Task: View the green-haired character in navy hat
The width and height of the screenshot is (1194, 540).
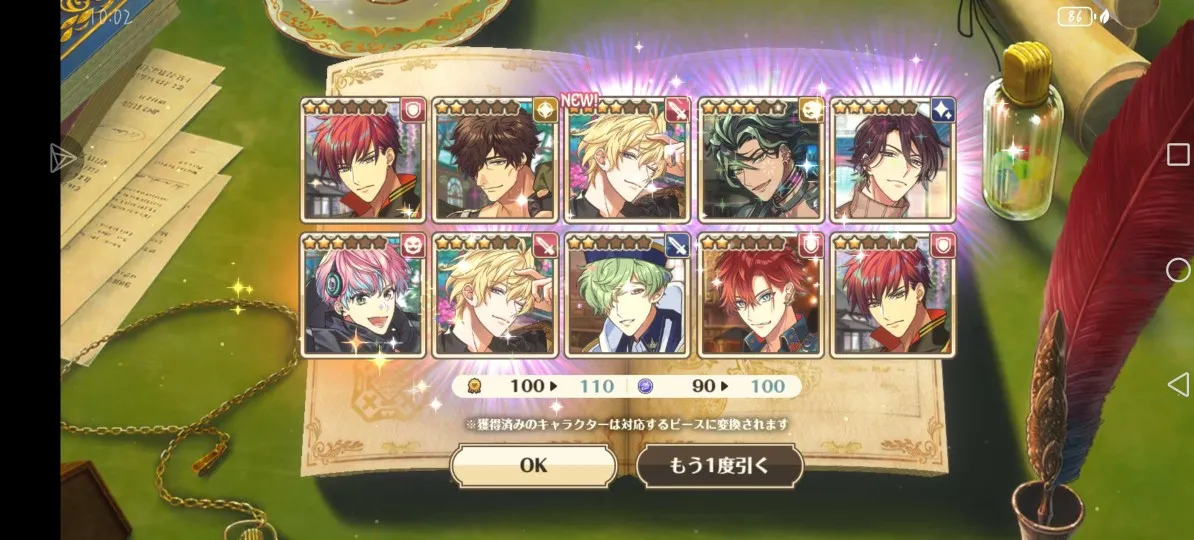Action: (x=627, y=296)
